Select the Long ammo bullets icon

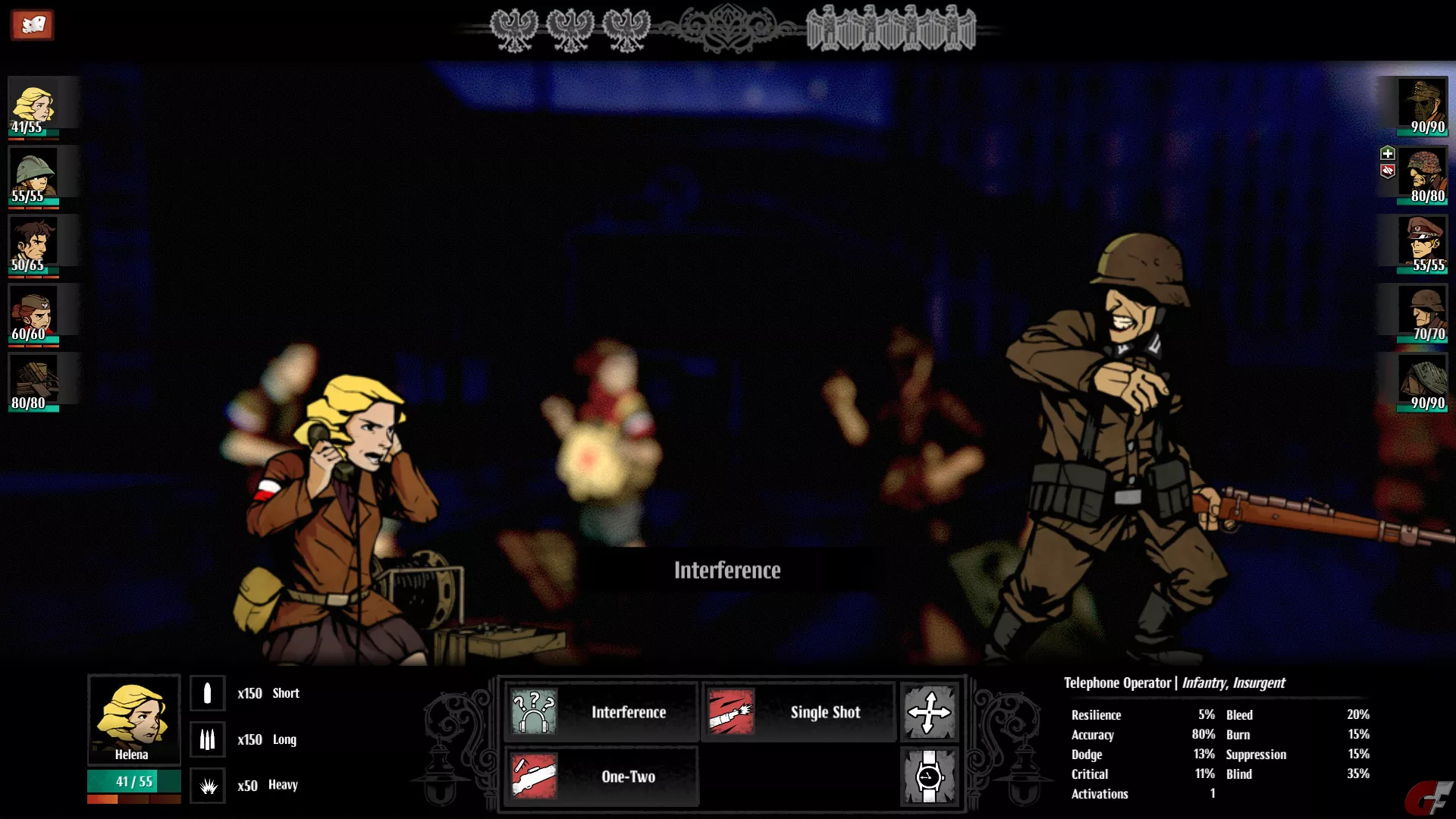207,739
